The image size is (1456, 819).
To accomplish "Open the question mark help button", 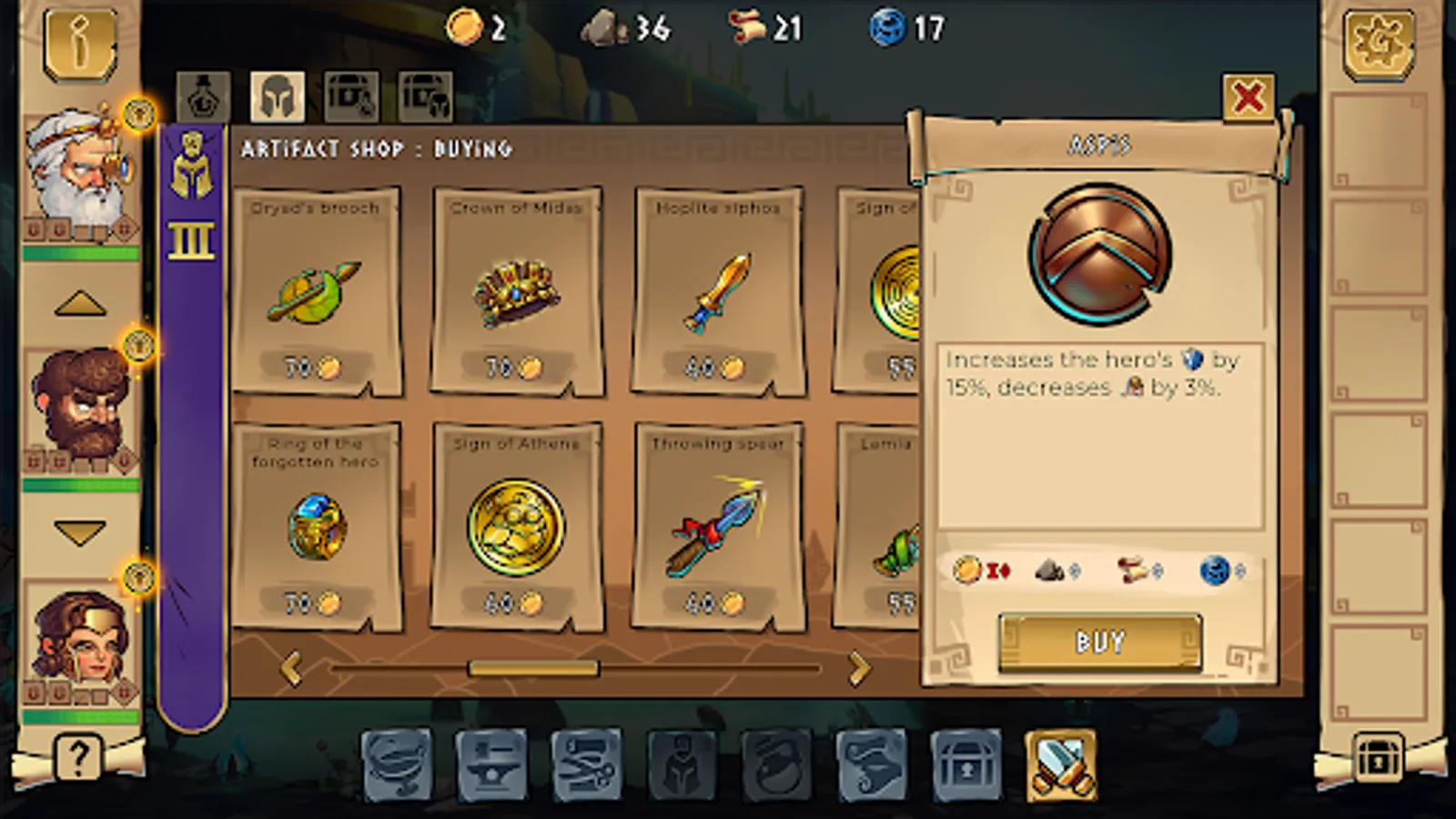I will [x=78, y=756].
